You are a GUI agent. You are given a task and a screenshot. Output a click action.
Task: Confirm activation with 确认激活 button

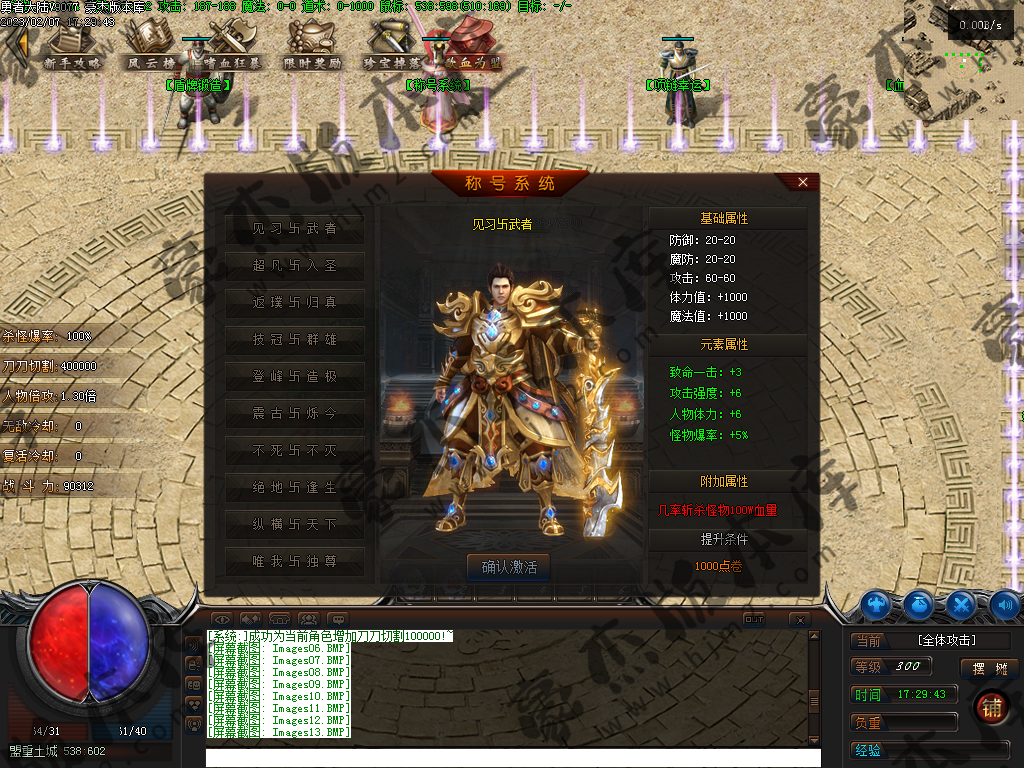pyautogui.click(x=509, y=567)
